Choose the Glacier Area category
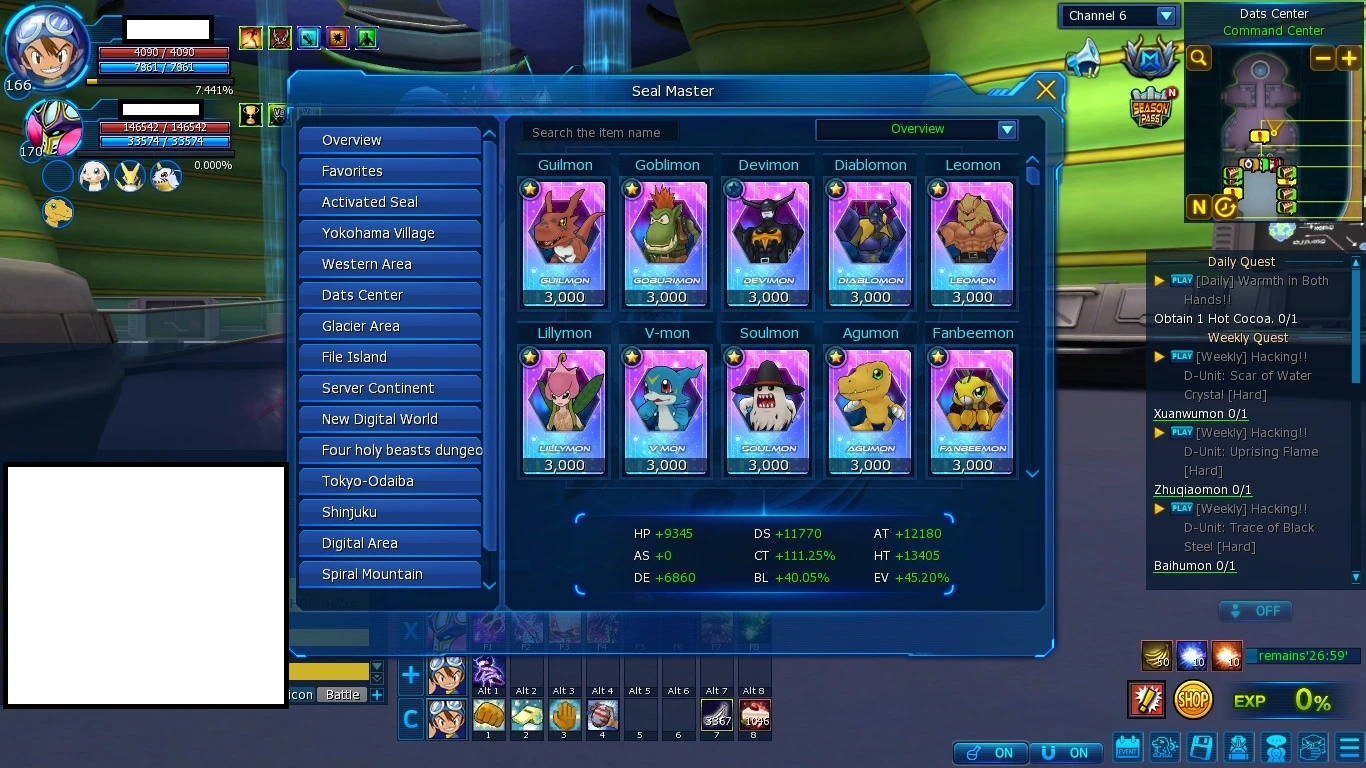The height and width of the screenshot is (768, 1366). point(389,326)
